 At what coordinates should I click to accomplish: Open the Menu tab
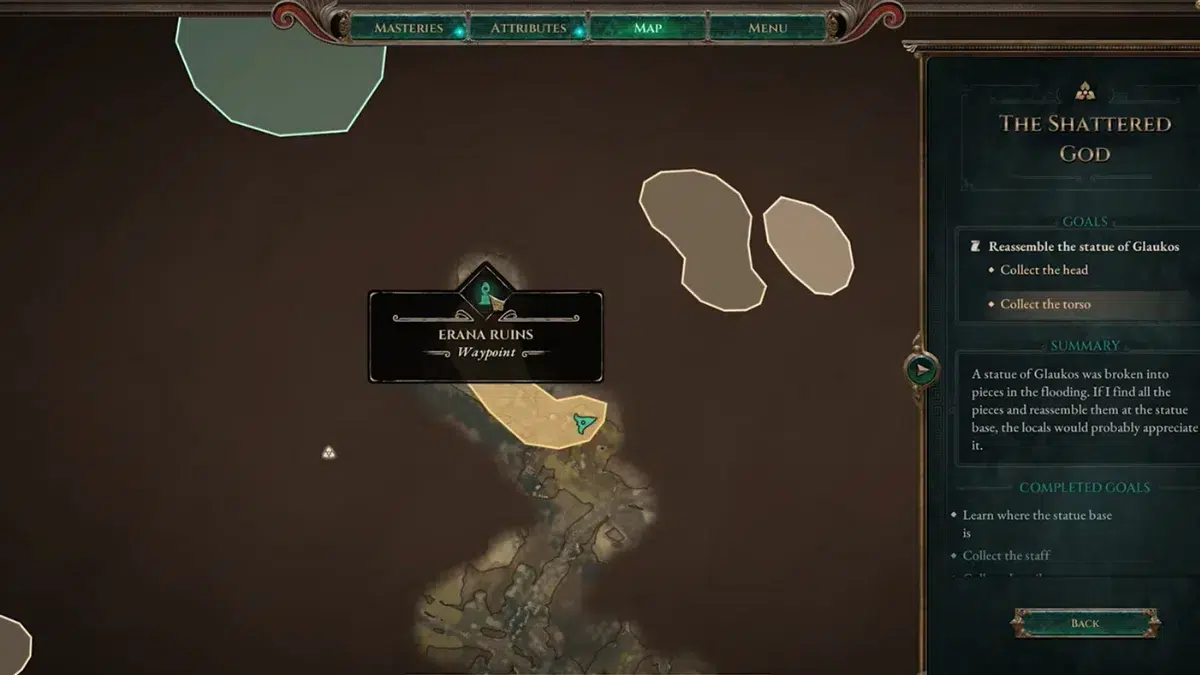768,28
